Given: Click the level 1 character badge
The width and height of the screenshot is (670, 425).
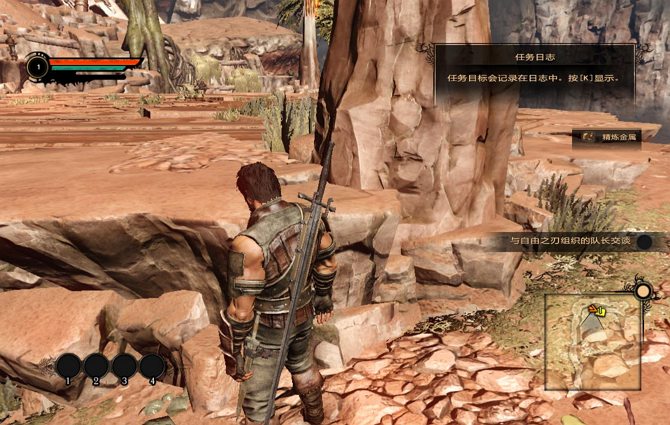Looking at the screenshot, I should click(38, 67).
